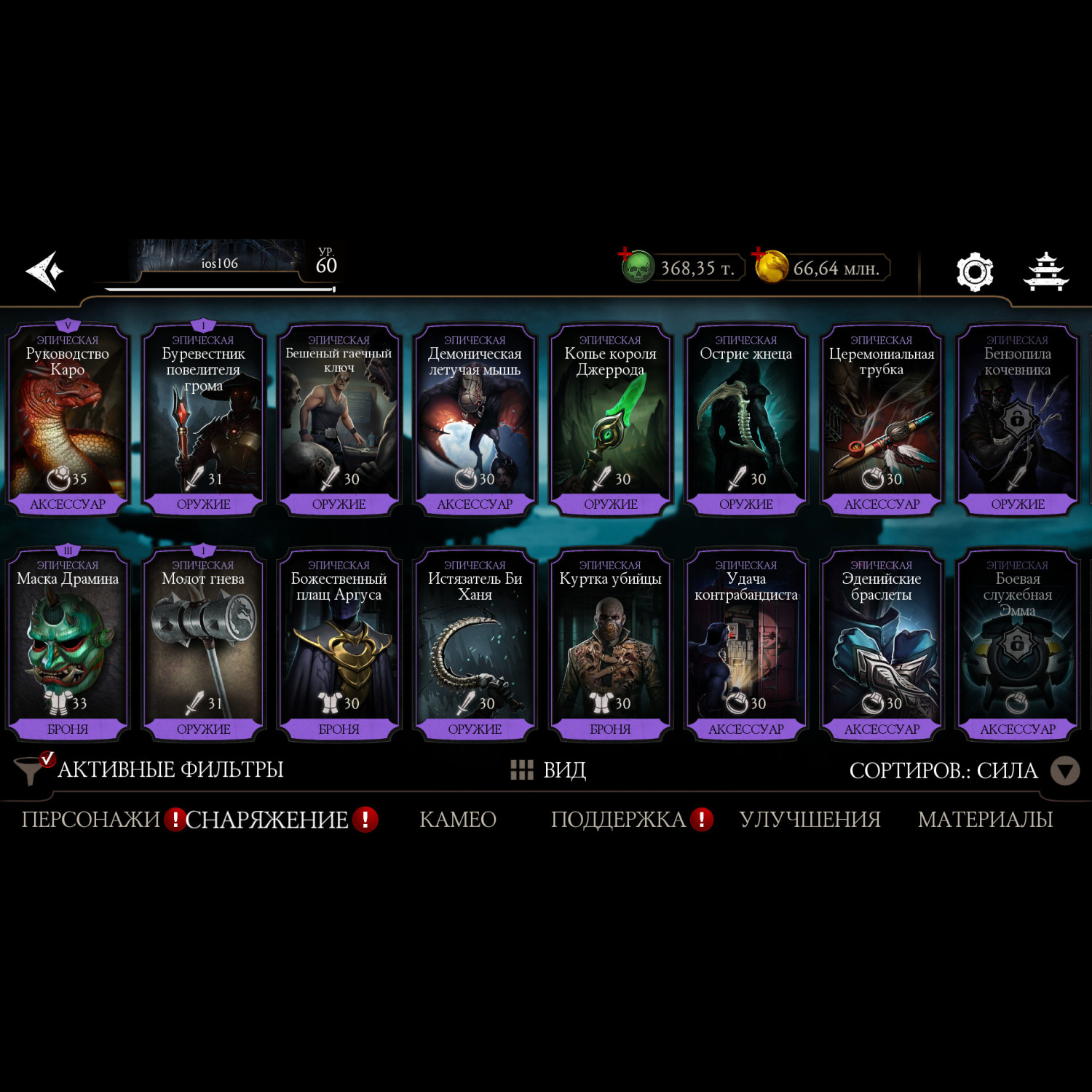This screenshot has width=1092, height=1092.
Task: Open the Куртка убийцы armor card
Action: click(610, 645)
